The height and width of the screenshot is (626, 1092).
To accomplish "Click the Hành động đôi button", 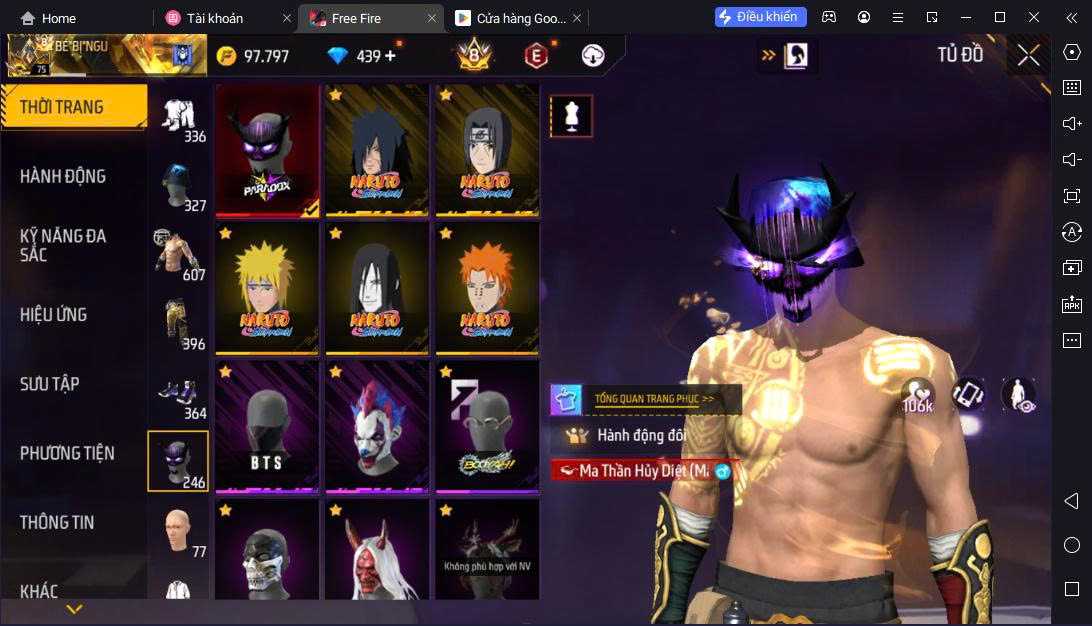I will [x=640, y=435].
